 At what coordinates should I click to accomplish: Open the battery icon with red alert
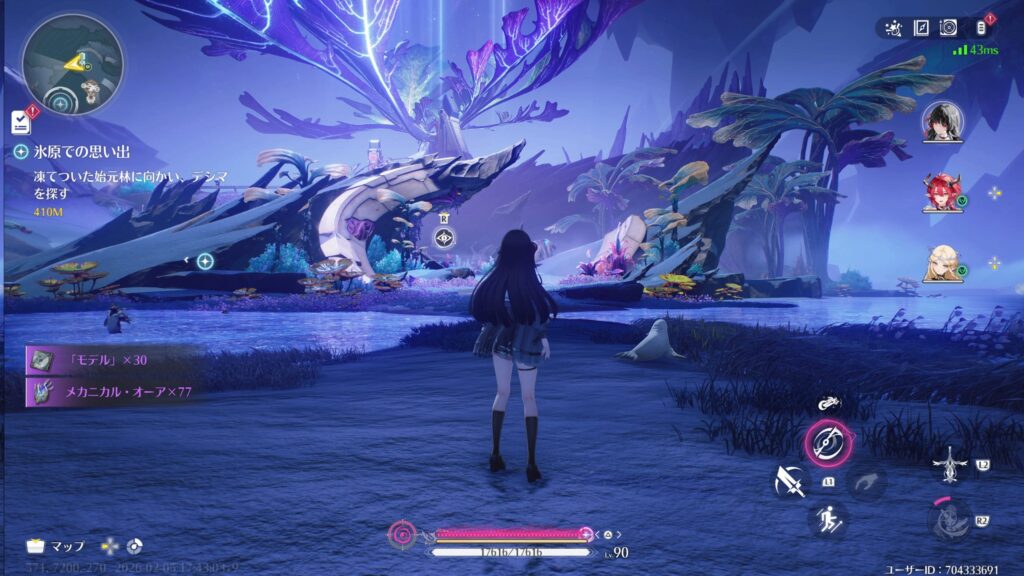pos(980,27)
